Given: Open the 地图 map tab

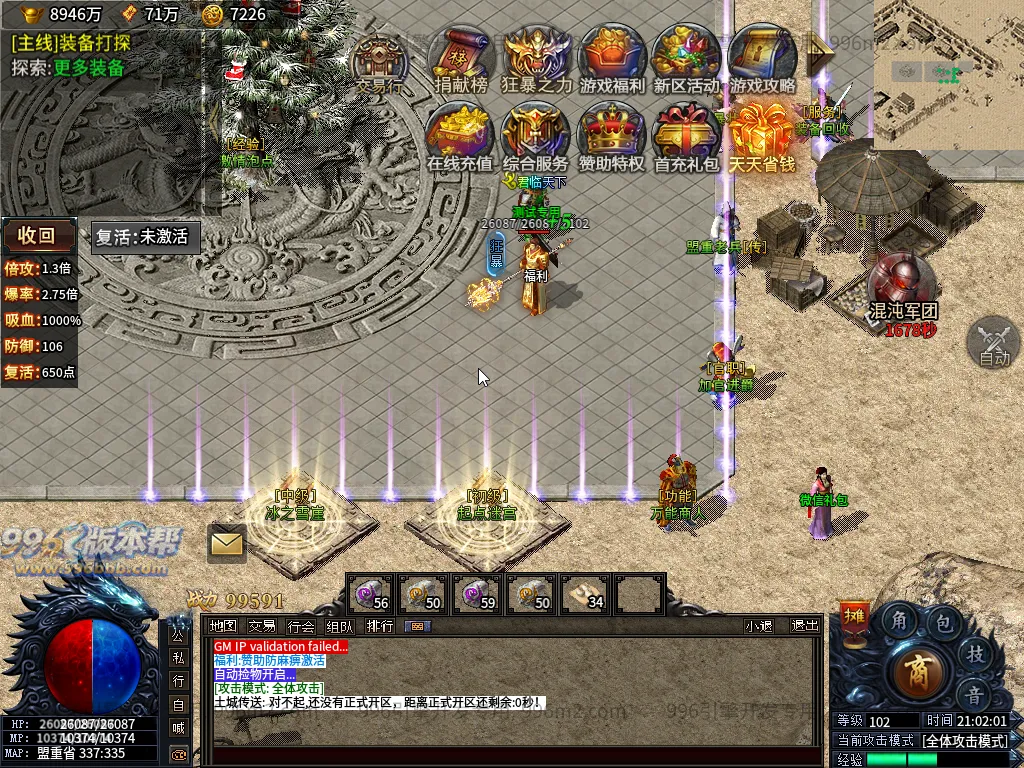Looking at the screenshot, I should 223,626.
